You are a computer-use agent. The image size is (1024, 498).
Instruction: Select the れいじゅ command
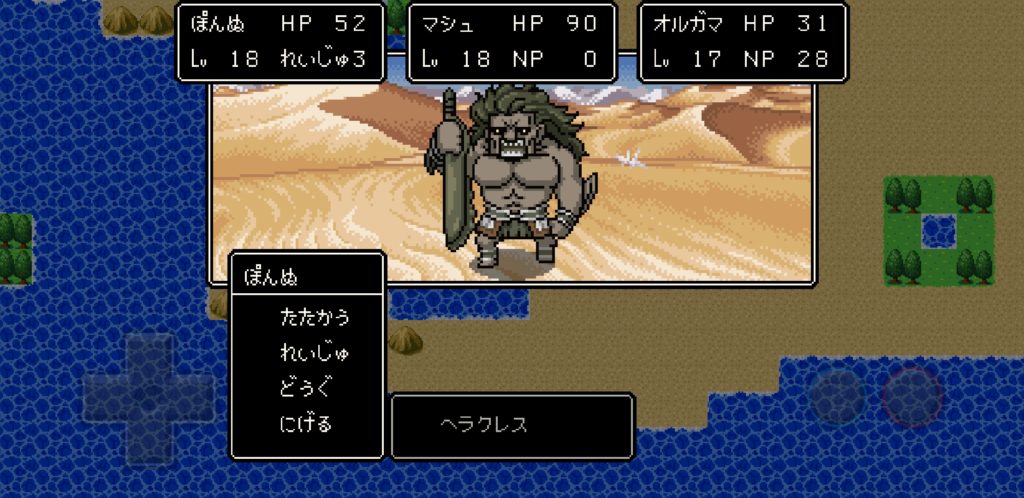[315, 353]
